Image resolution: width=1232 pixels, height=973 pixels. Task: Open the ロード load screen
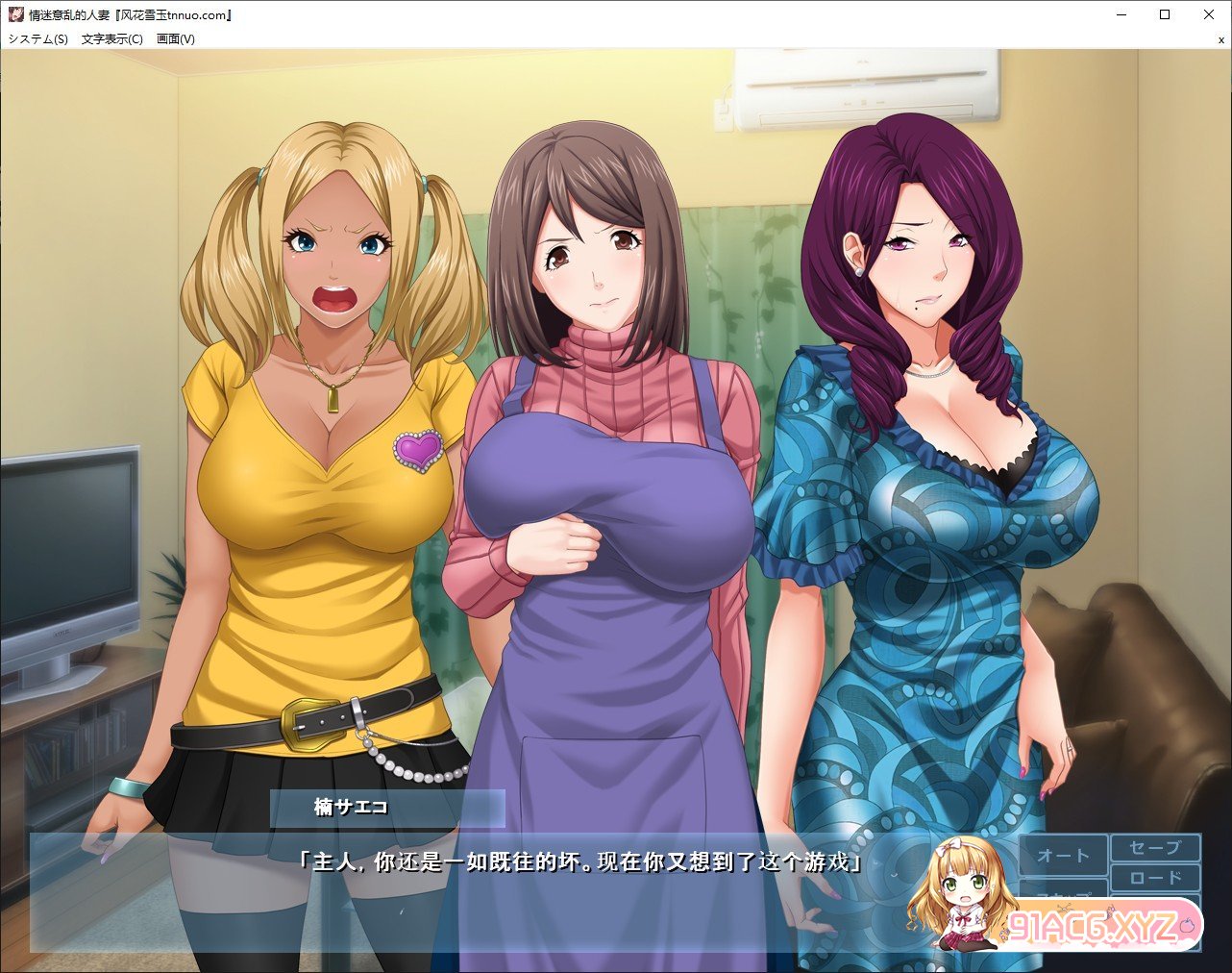click(1155, 878)
